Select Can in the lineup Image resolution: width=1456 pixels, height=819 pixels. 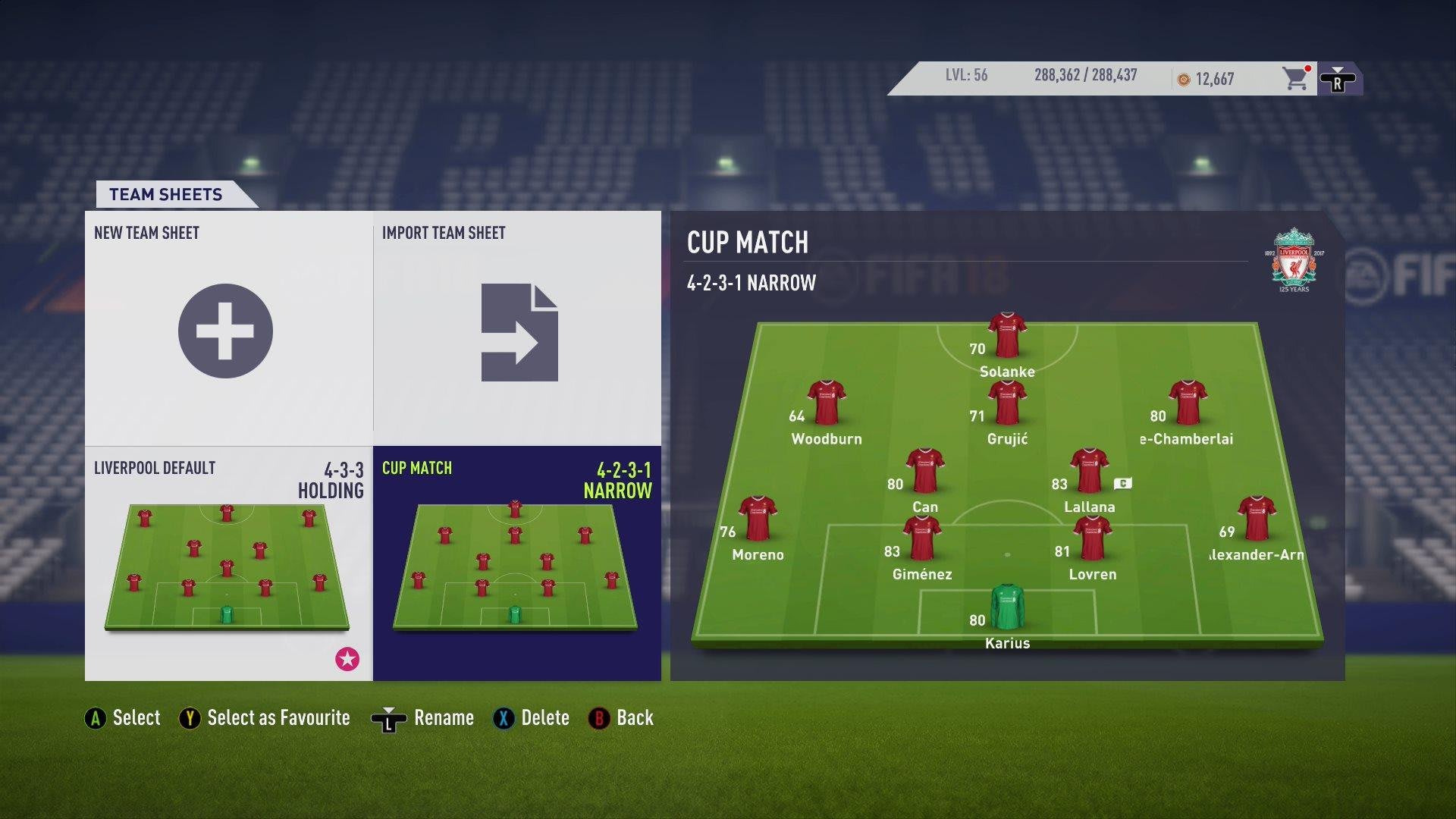click(x=924, y=471)
